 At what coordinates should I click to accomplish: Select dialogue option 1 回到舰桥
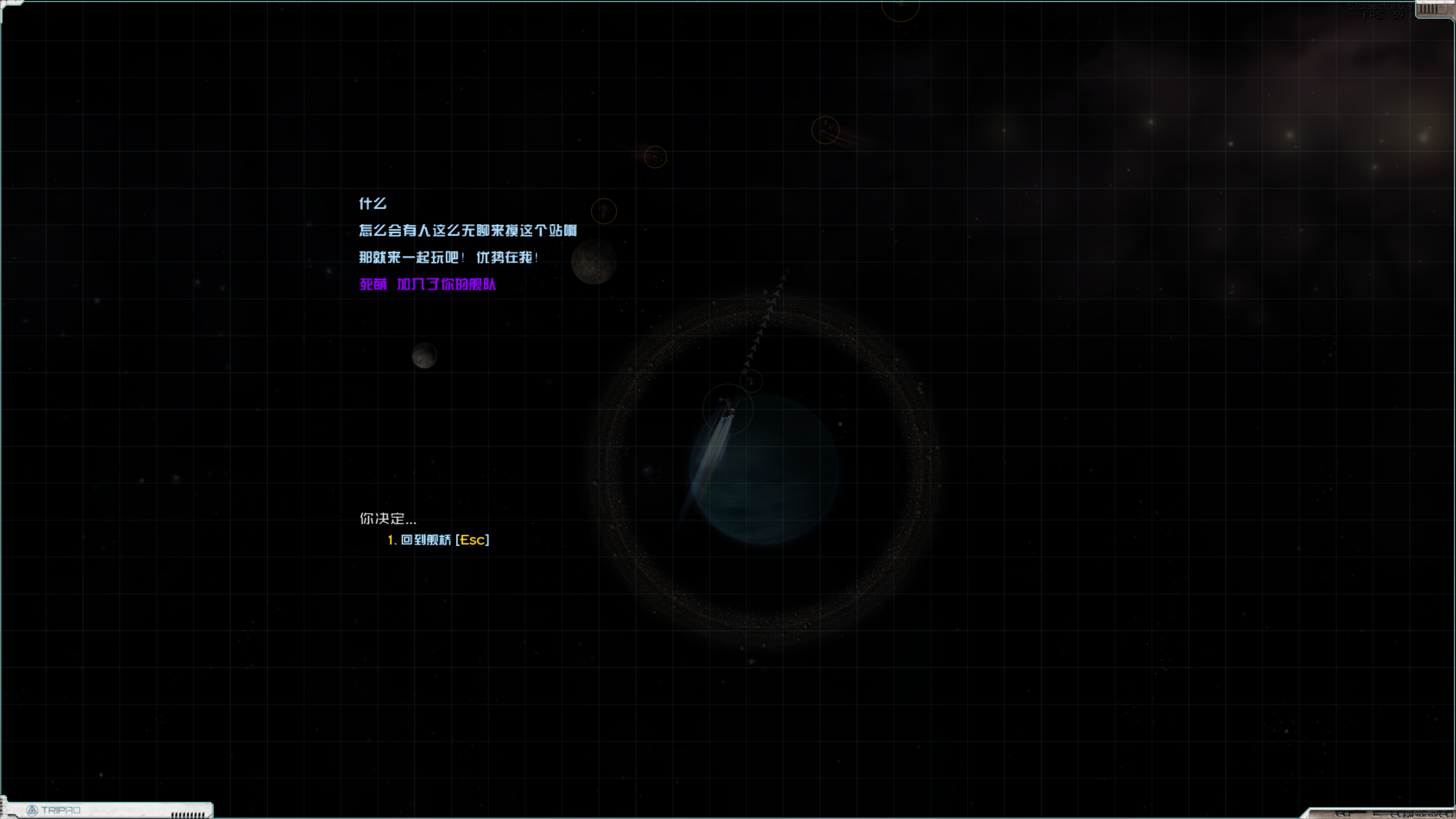(x=441, y=540)
